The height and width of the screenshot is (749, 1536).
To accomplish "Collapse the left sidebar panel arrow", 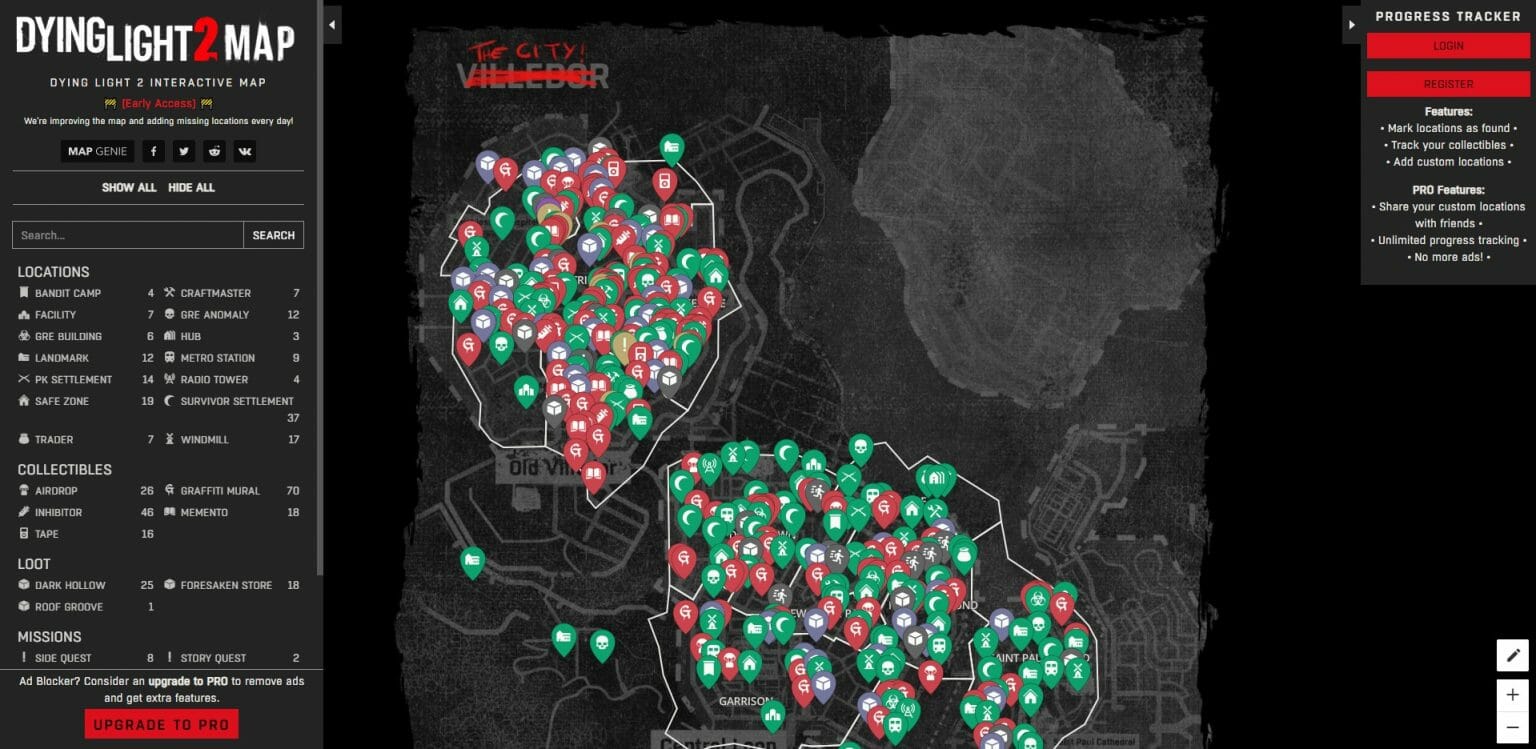I will pyautogui.click(x=331, y=24).
